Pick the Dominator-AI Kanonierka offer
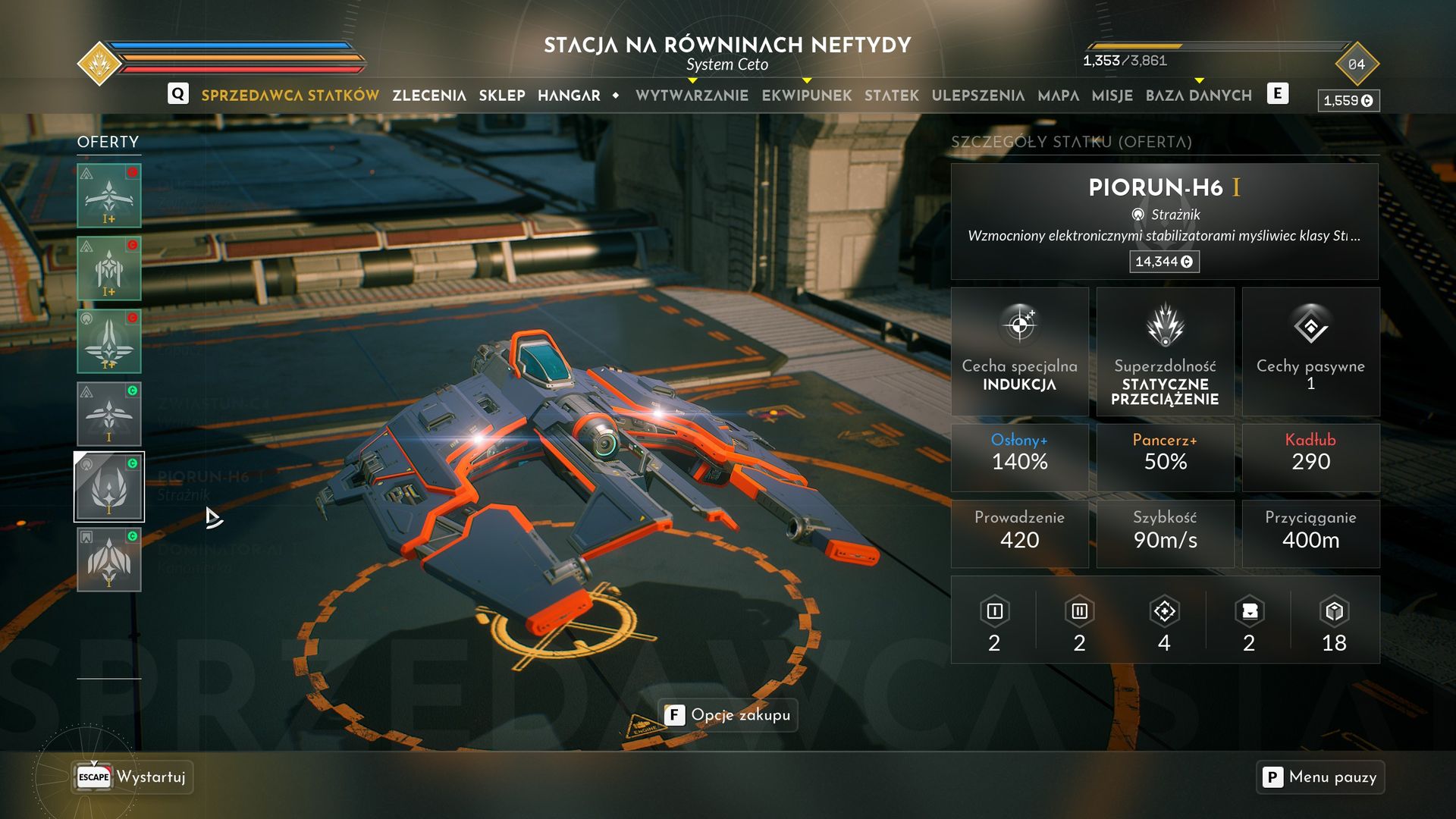 (109, 560)
